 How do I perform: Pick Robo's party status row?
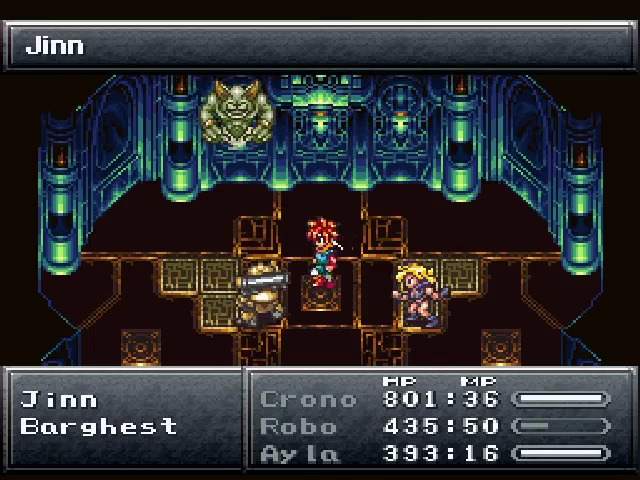[x=434, y=426]
